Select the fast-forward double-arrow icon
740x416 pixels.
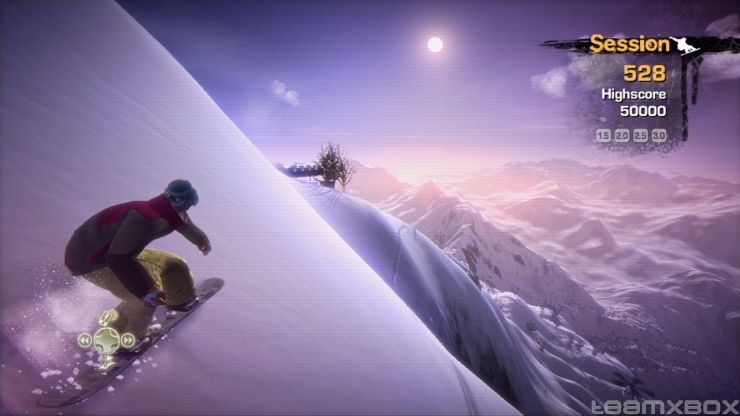129,340
